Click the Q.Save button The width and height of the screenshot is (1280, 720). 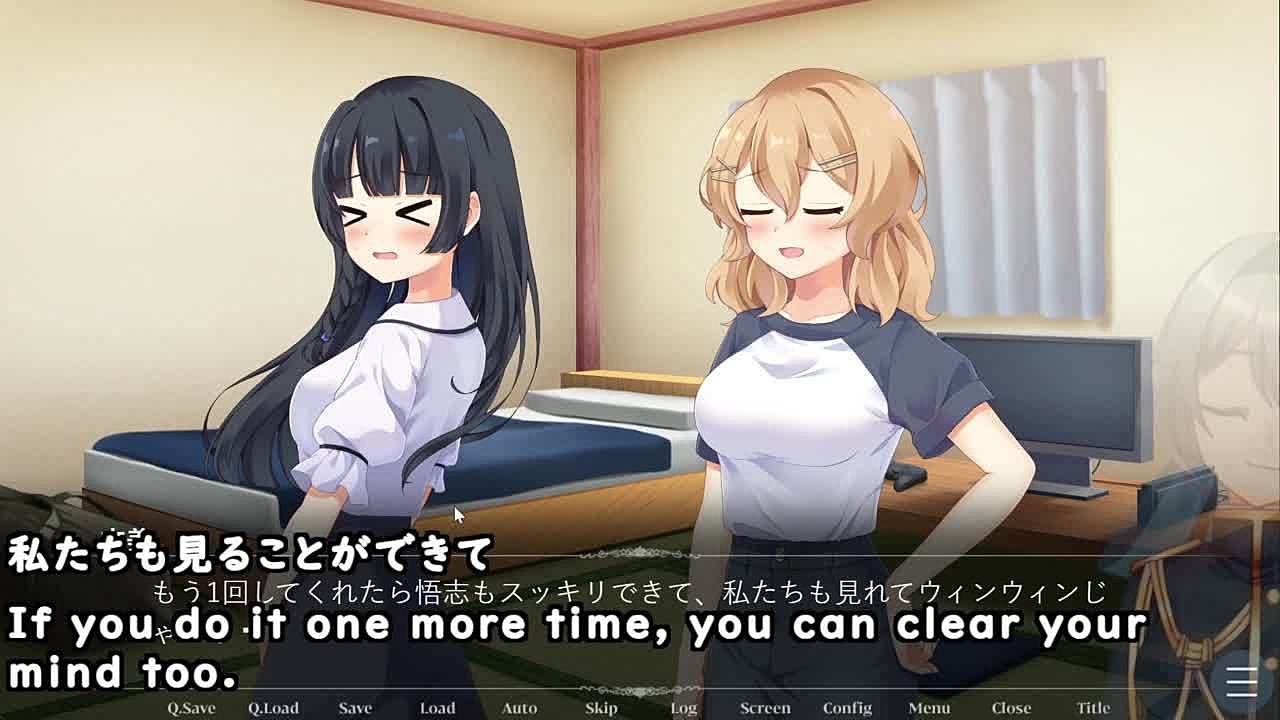pos(191,708)
